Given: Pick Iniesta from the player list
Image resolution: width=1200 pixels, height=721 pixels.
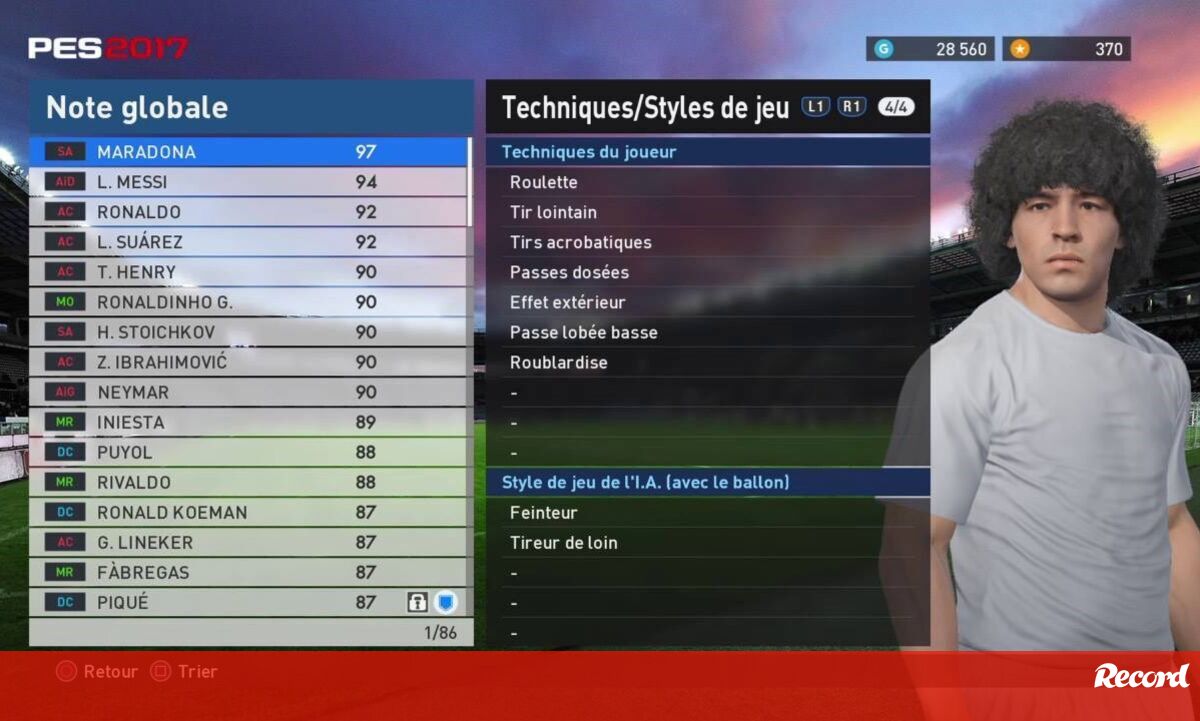Looking at the screenshot, I should [x=250, y=422].
